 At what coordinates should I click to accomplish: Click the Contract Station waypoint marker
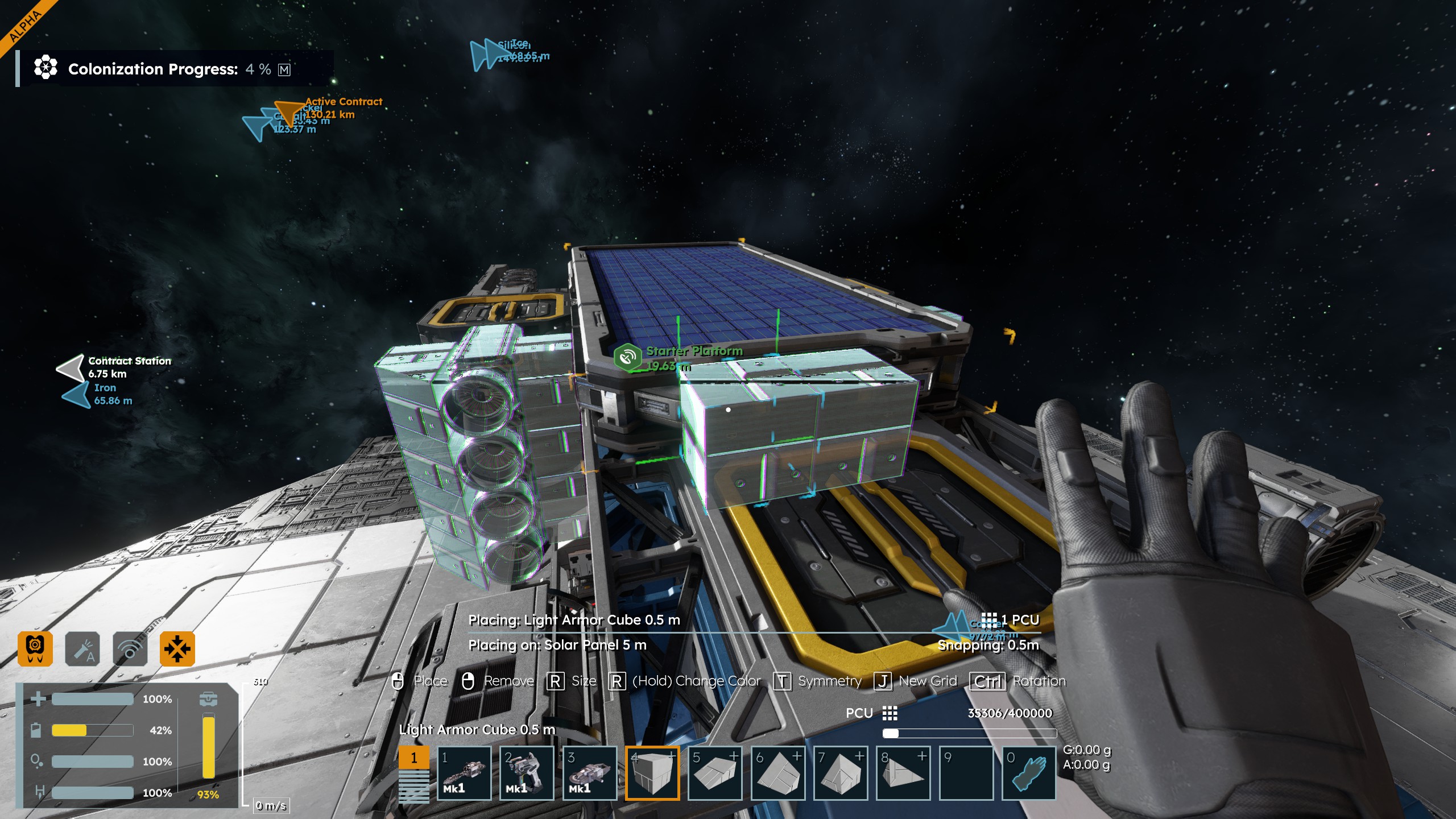click(x=71, y=367)
